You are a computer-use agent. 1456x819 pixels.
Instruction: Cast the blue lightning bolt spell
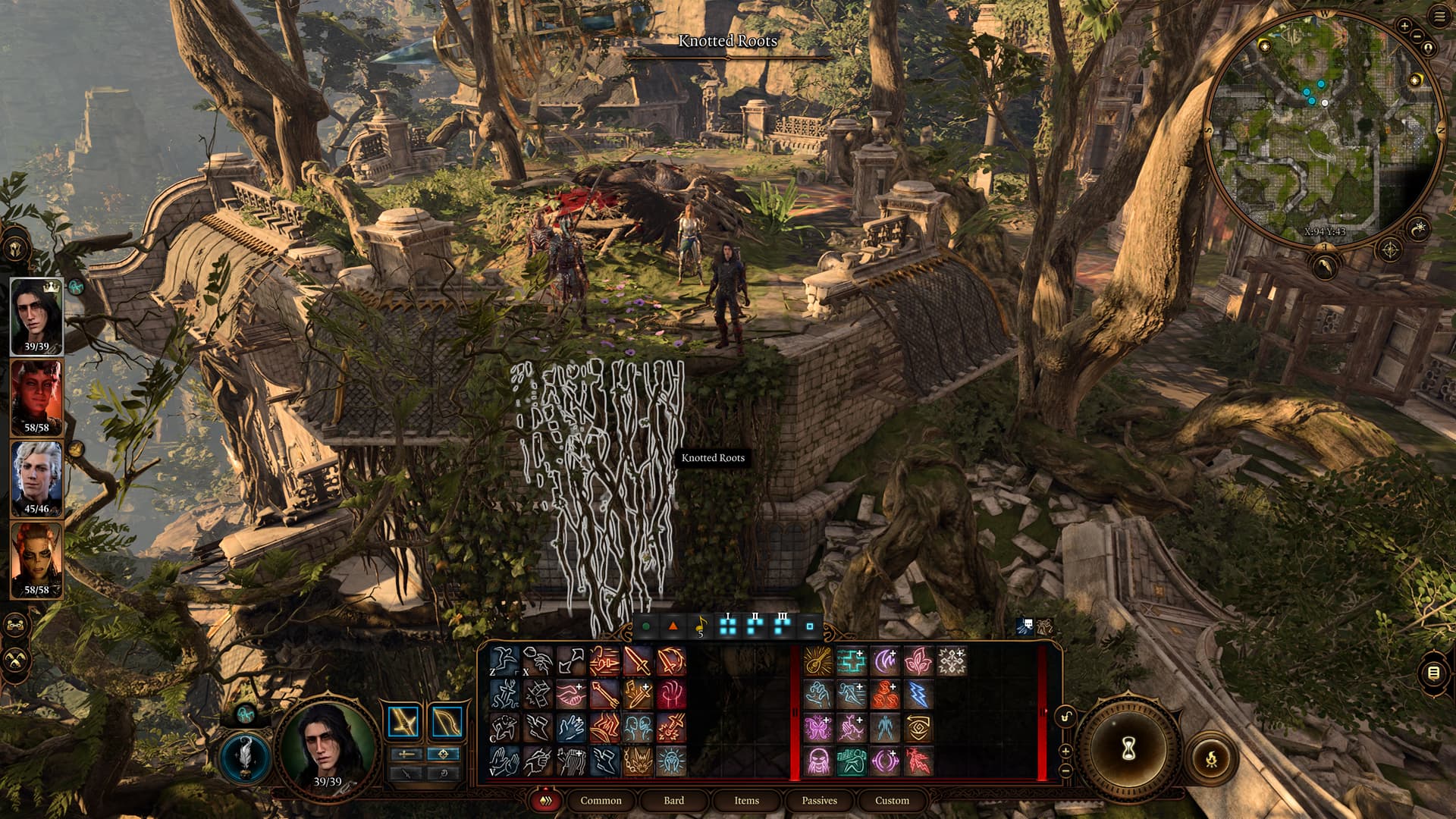pos(918,694)
